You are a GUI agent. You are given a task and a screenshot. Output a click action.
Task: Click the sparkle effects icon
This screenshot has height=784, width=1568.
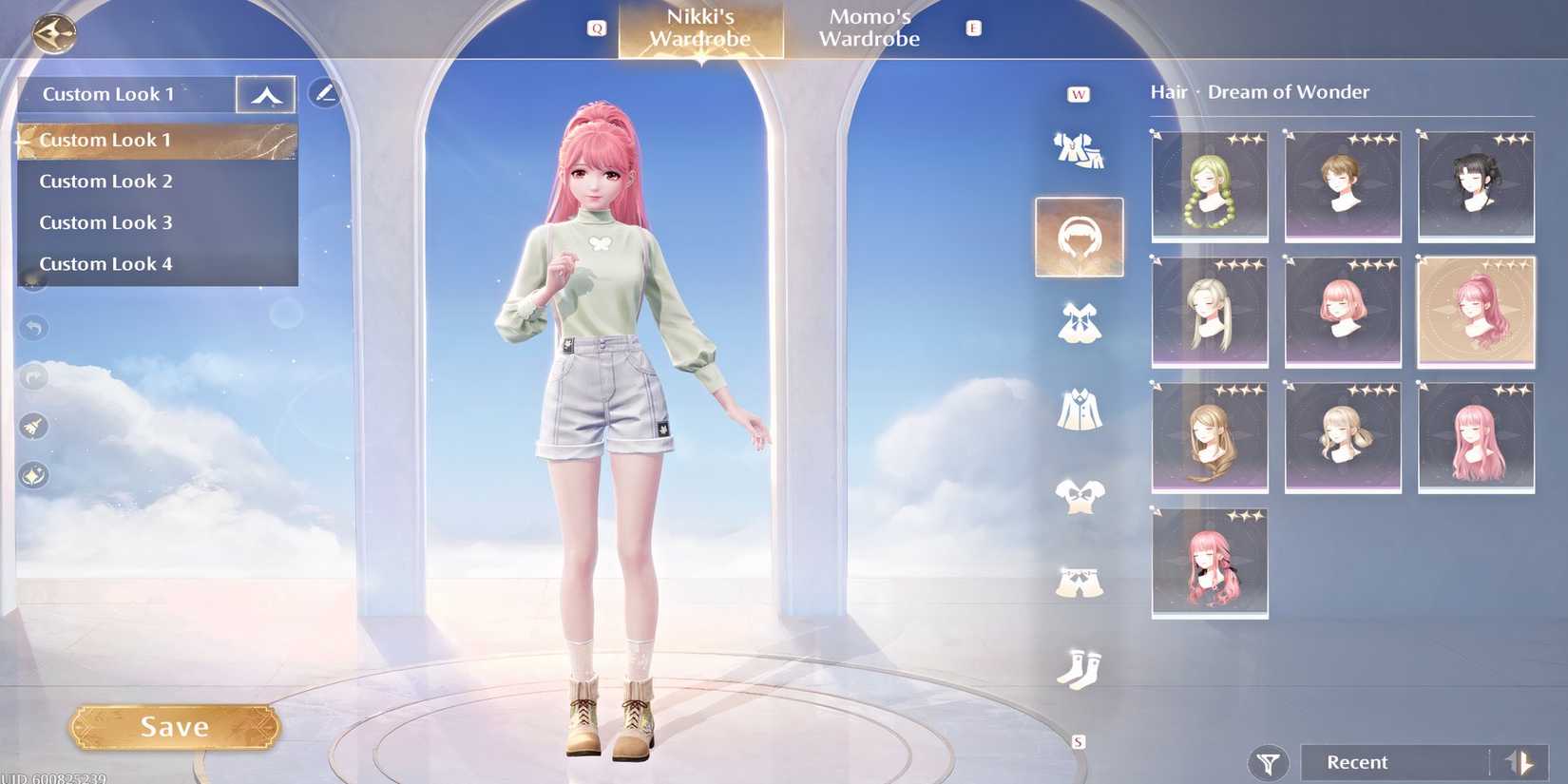tap(34, 475)
